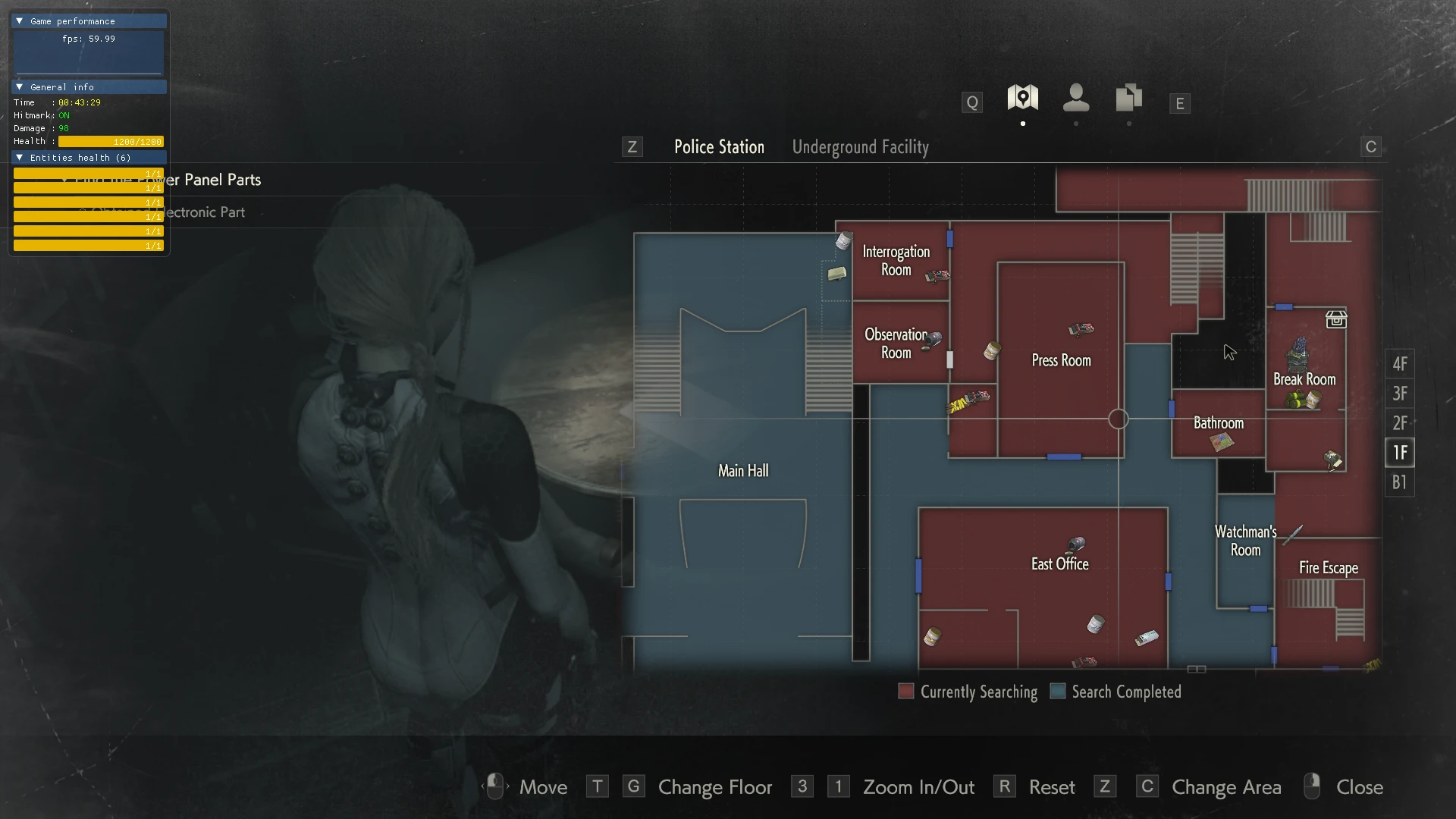Select the item box marker in Break Room
The height and width of the screenshot is (819, 1456).
1335,319
